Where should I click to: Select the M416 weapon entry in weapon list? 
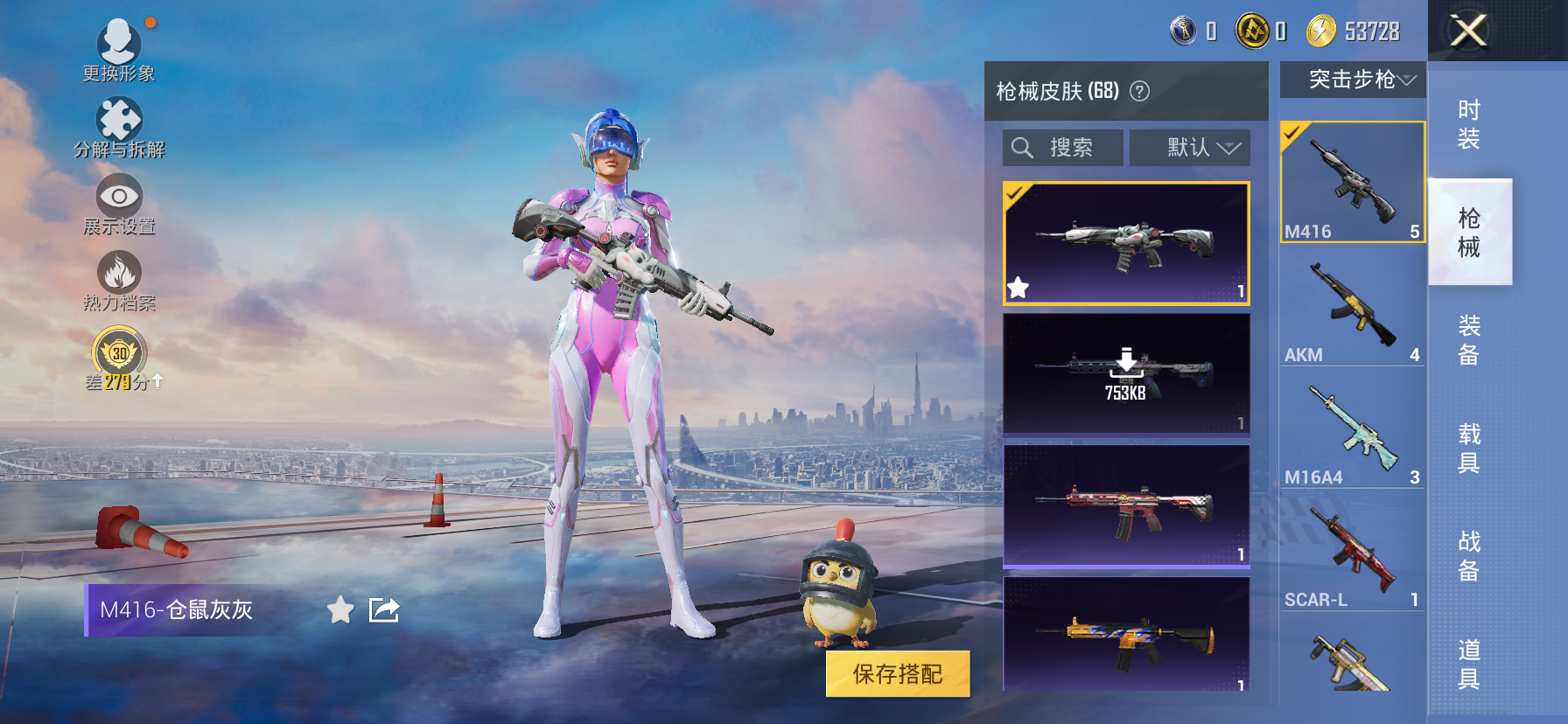(x=1352, y=182)
